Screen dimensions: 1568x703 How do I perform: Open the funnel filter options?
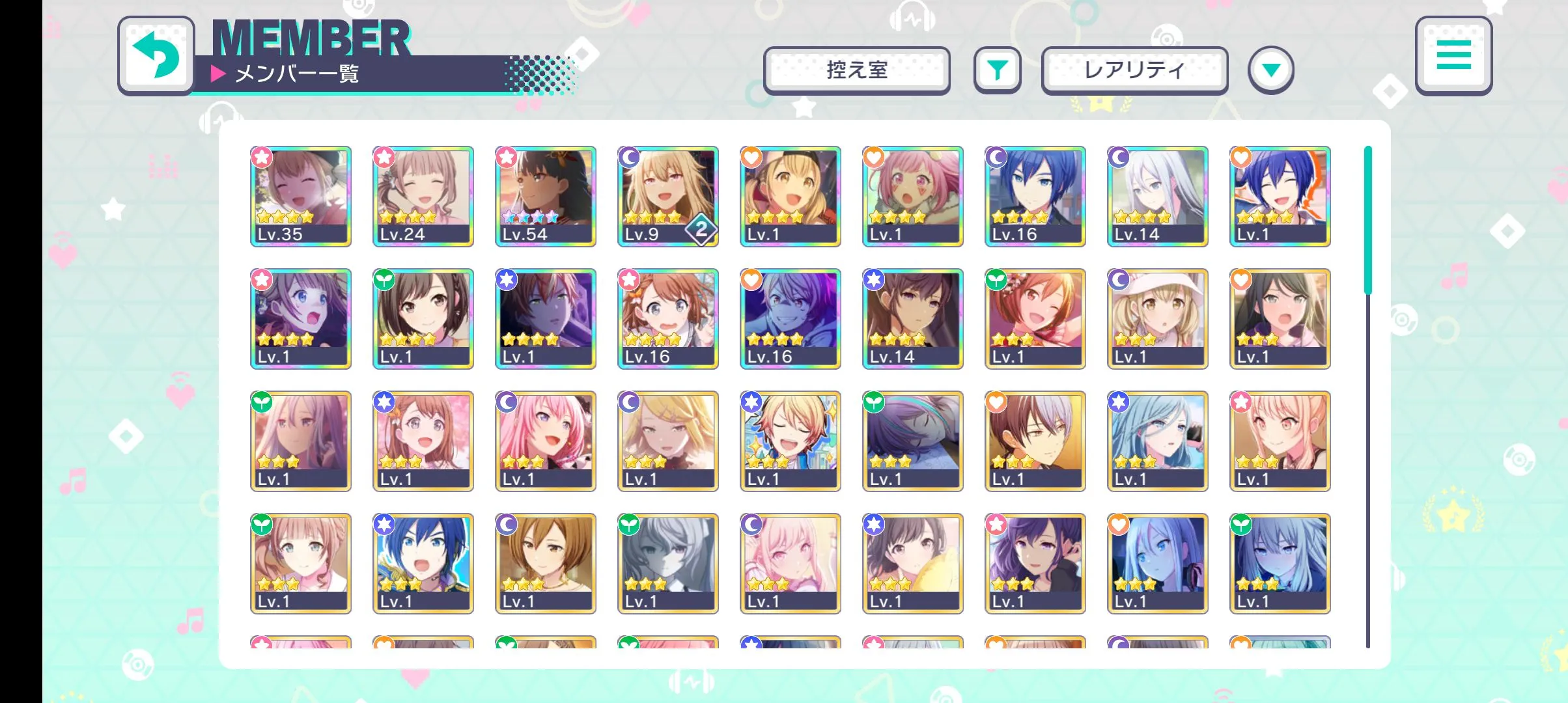tap(997, 70)
